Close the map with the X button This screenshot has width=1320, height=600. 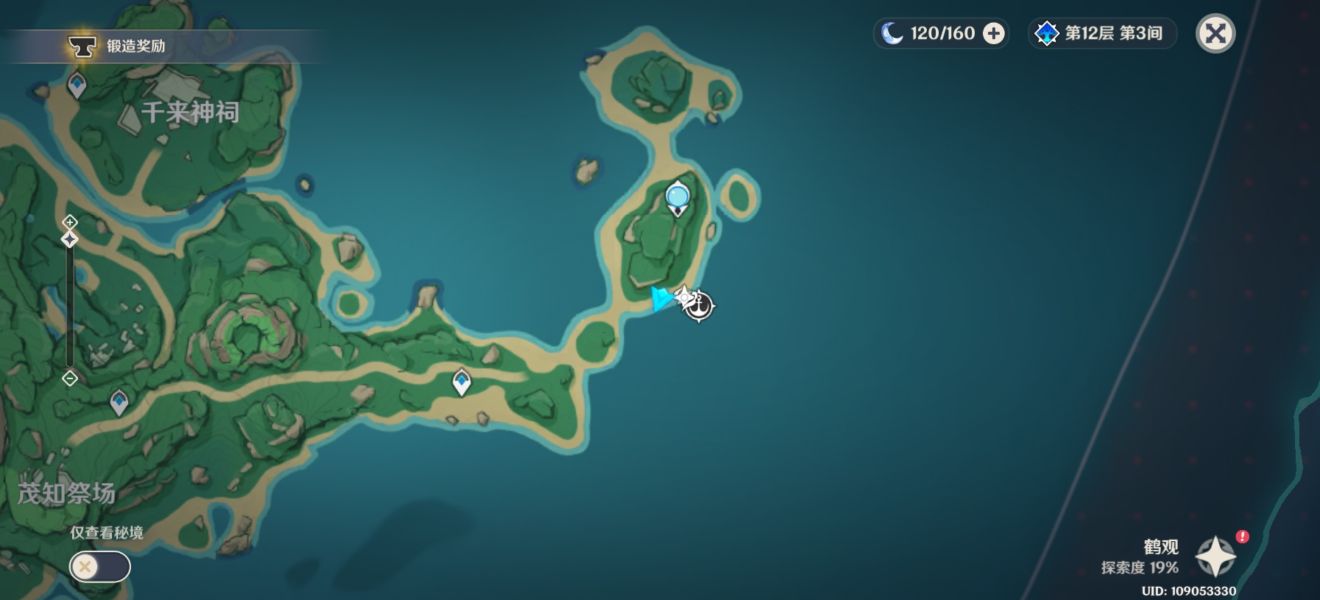(1215, 33)
